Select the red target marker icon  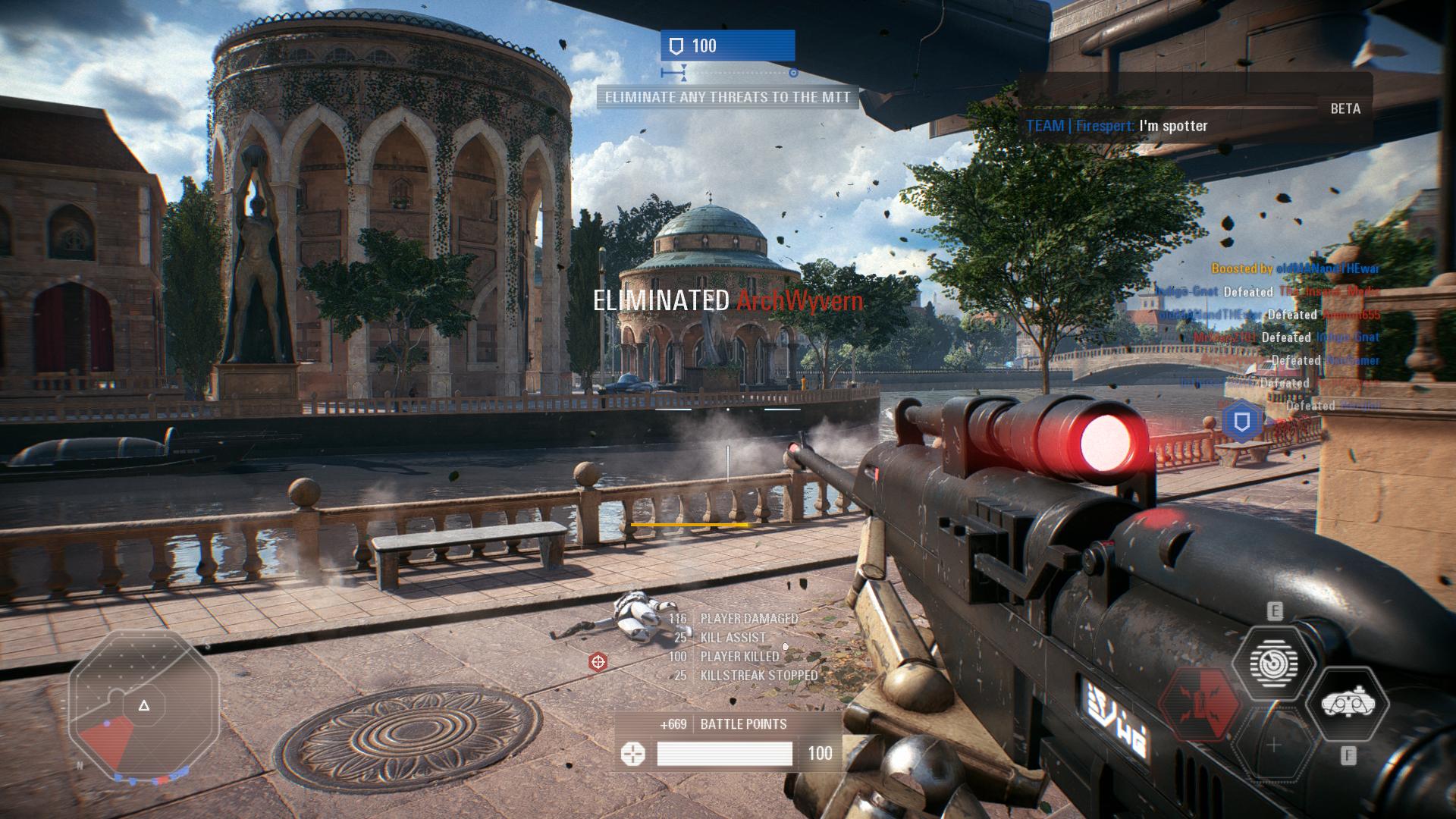click(598, 663)
